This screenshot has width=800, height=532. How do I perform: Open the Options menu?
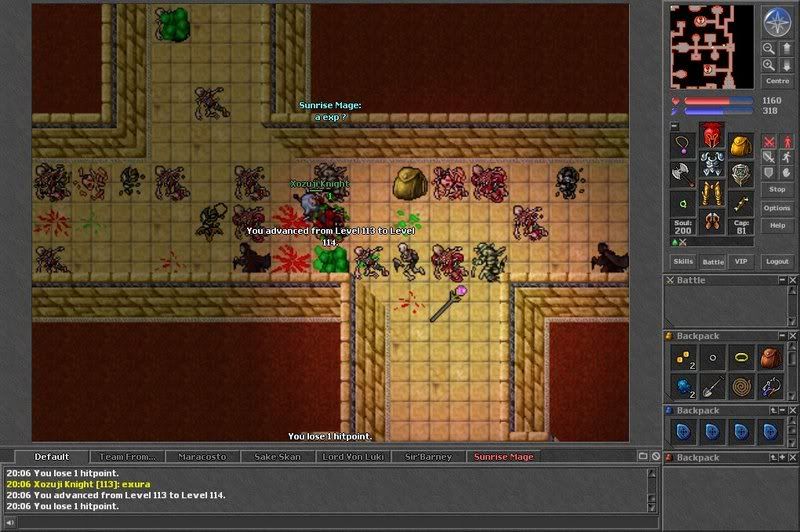[x=776, y=207]
